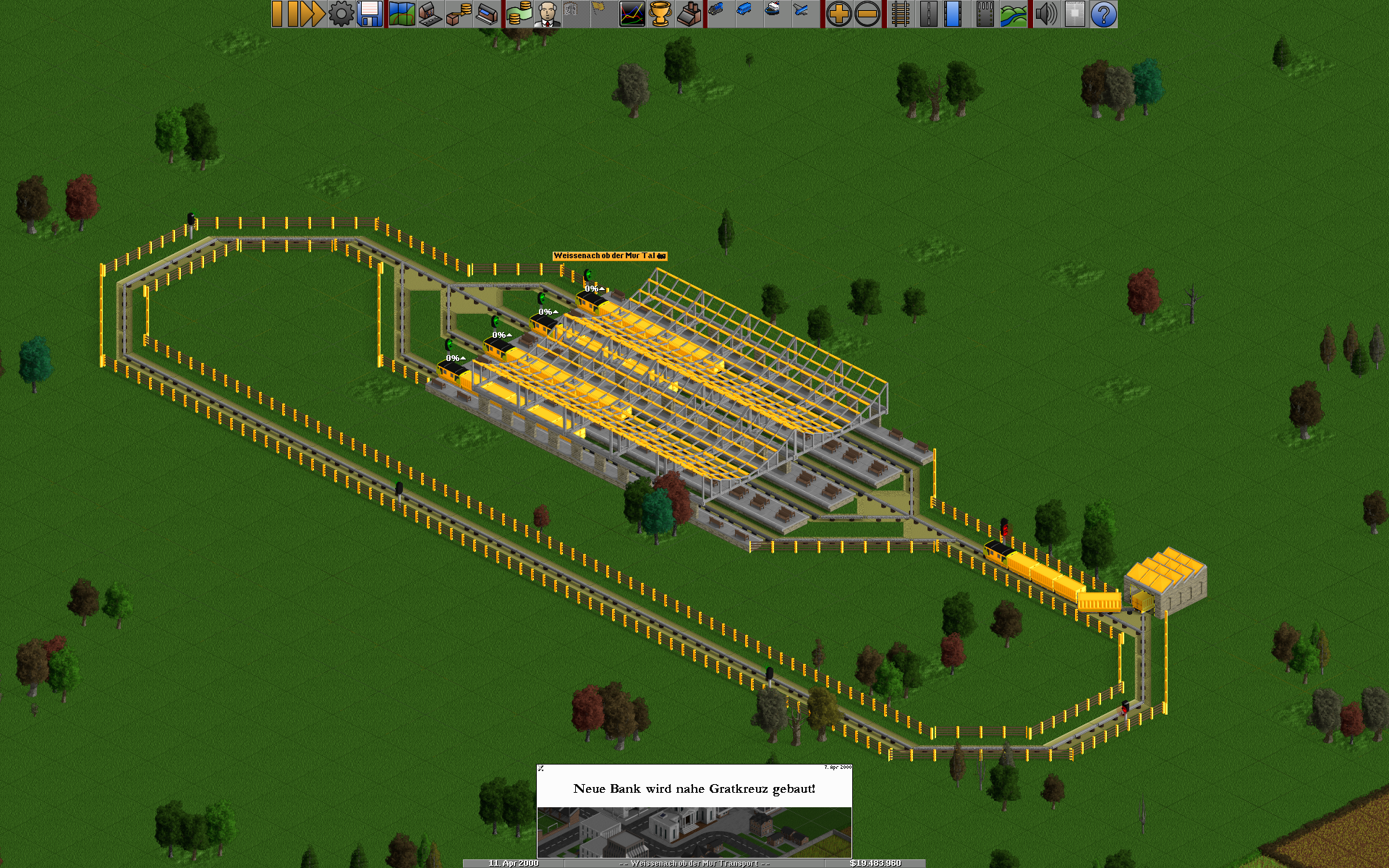
Task: Open the industry directory factory icon
Action: [689, 14]
